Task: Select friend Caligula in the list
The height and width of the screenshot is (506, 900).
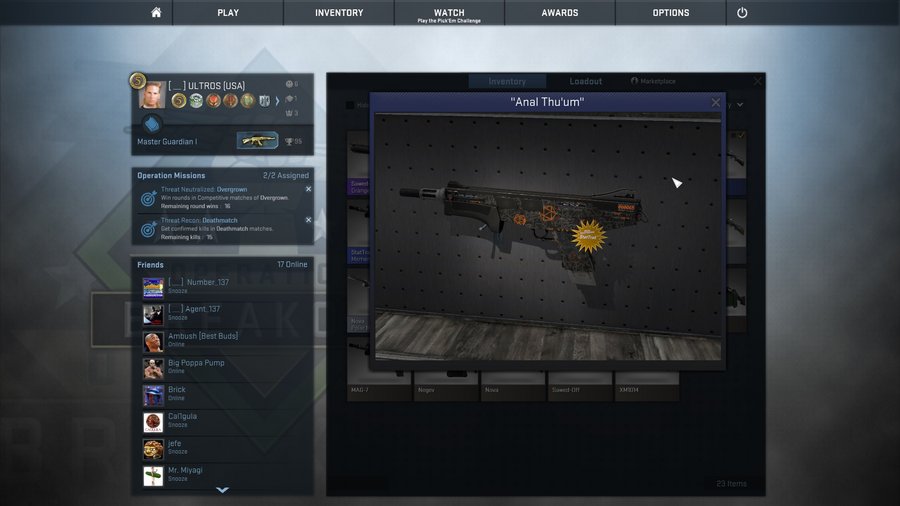Action: click(182, 421)
